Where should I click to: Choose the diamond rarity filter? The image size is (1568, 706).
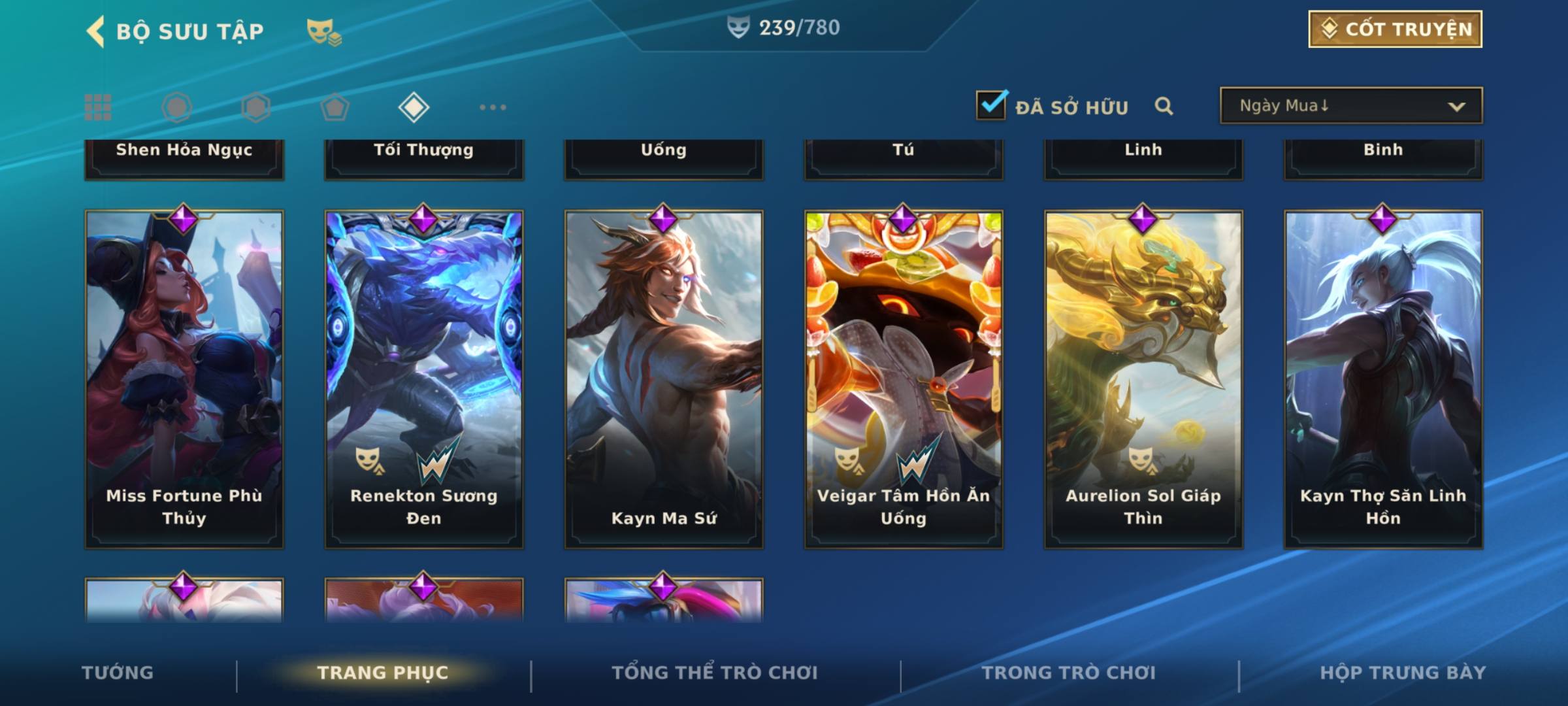[414, 107]
